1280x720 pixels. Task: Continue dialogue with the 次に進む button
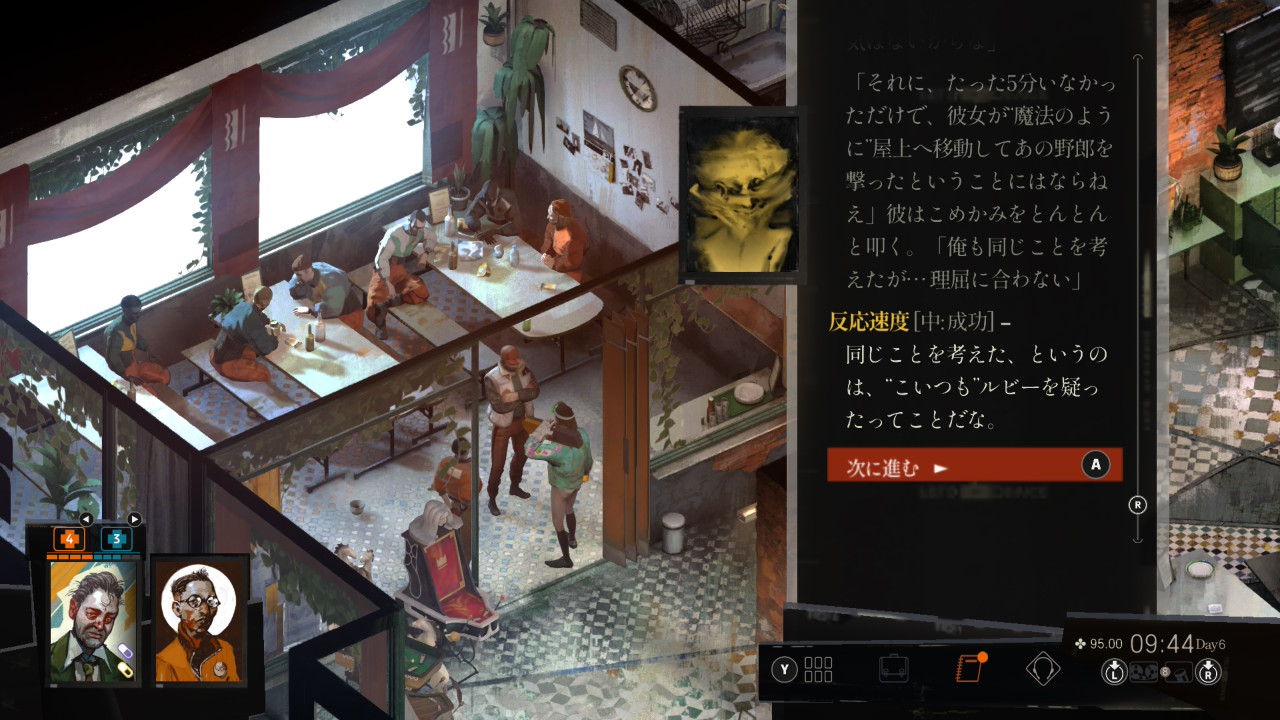pyautogui.click(x=974, y=465)
